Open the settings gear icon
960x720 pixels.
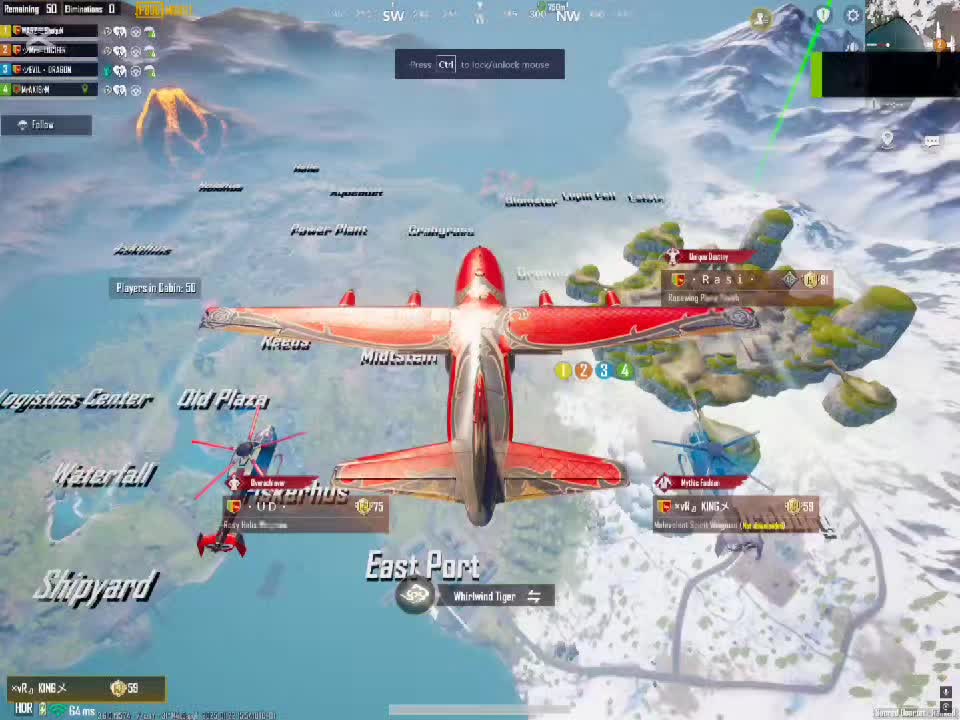[x=853, y=16]
